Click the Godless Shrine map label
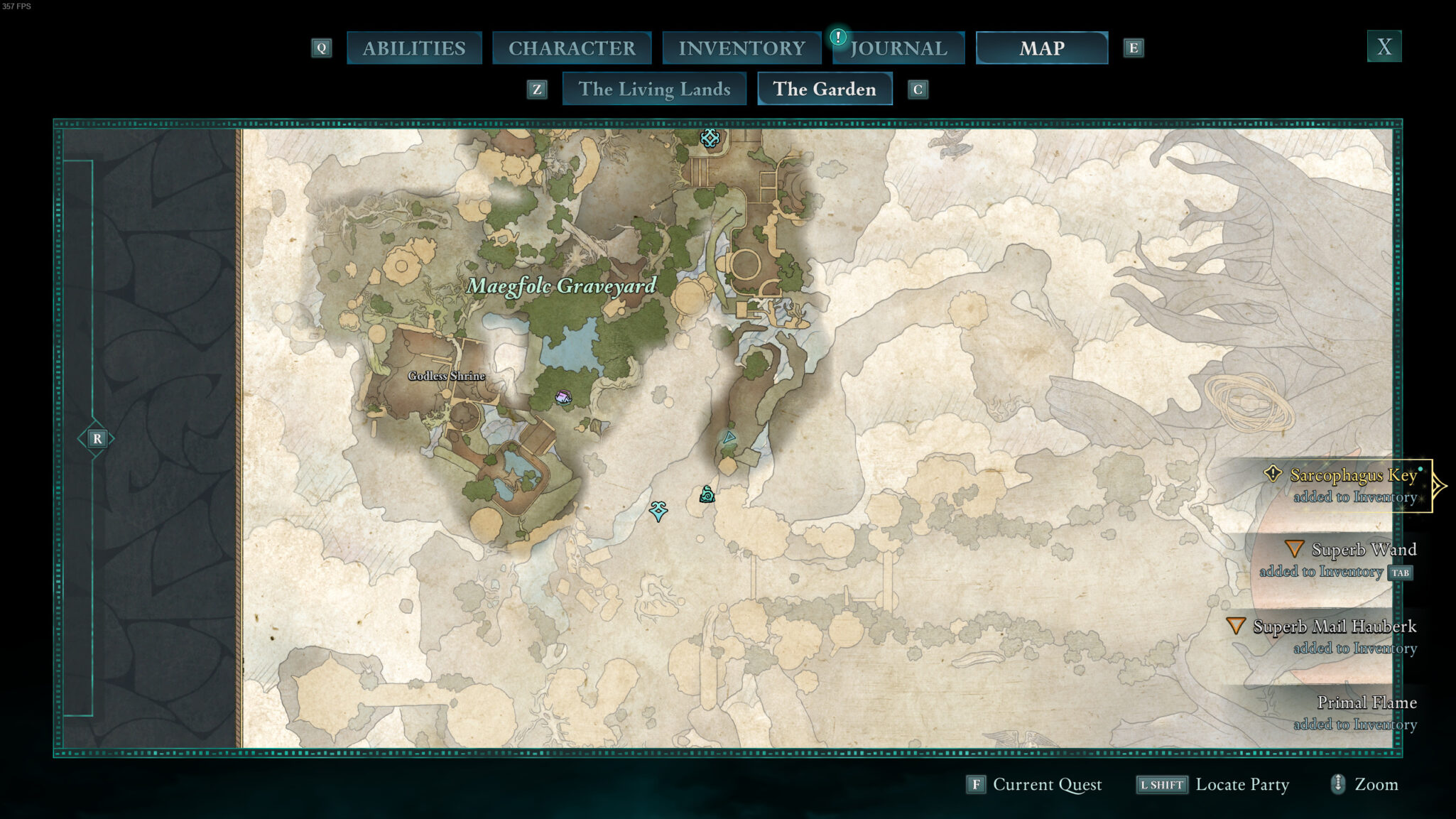1456x819 pixels. point(446,376)
